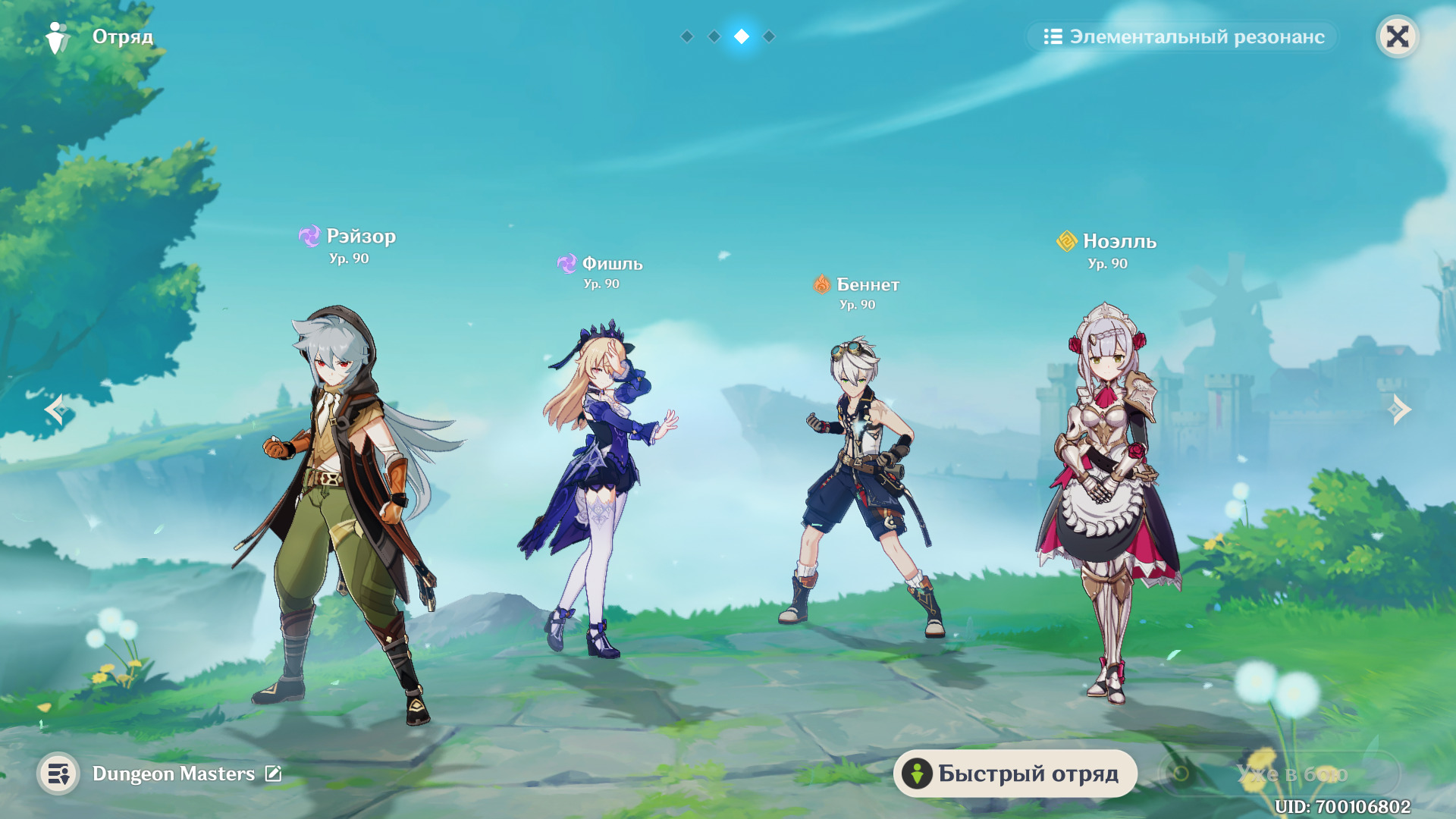Switch to the previous party with left arrow
The image size is (1456, 819).
point(54,409)
